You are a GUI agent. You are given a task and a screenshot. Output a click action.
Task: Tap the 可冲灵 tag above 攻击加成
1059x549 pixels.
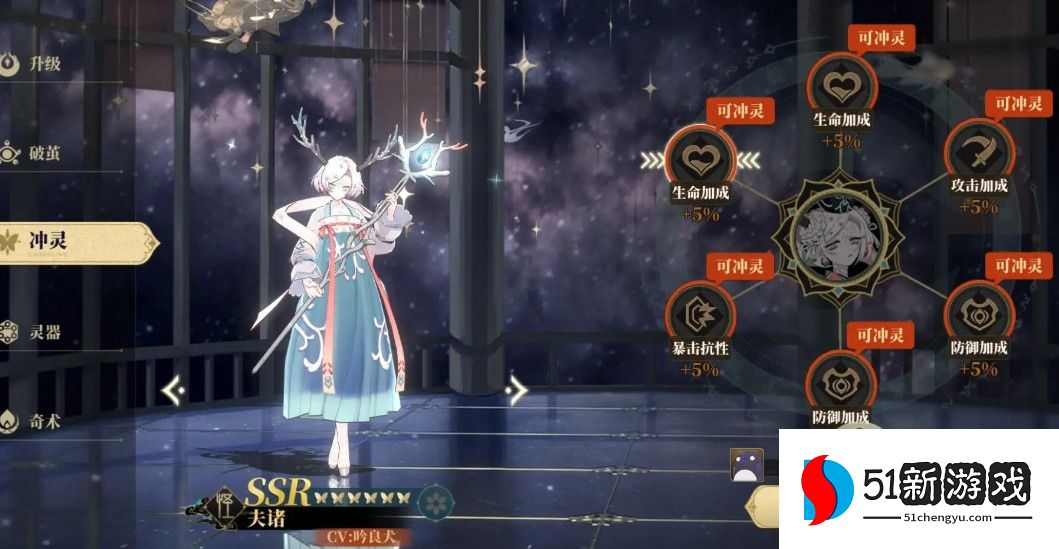[1019, 103]
